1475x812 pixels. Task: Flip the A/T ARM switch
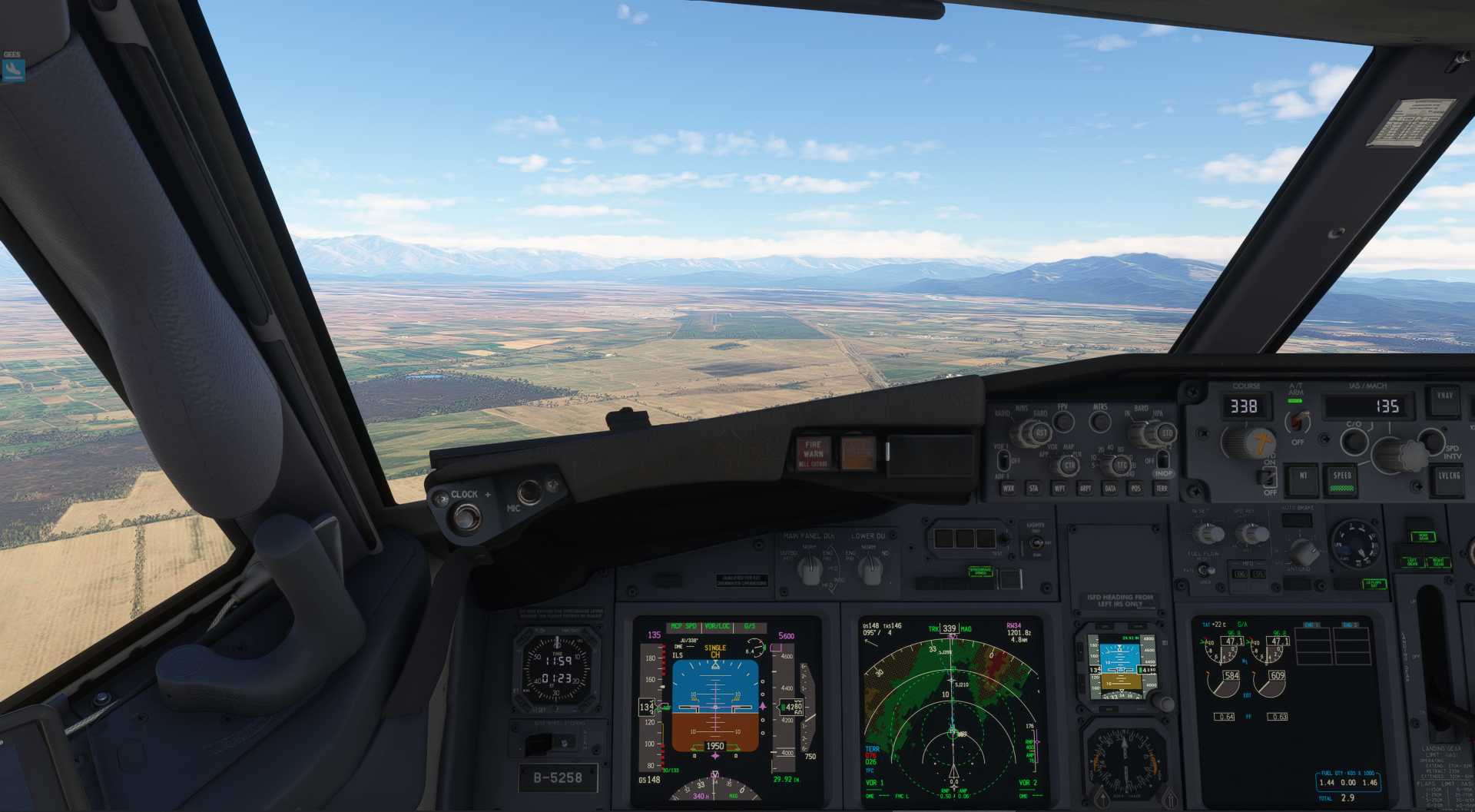(1298, 420)
